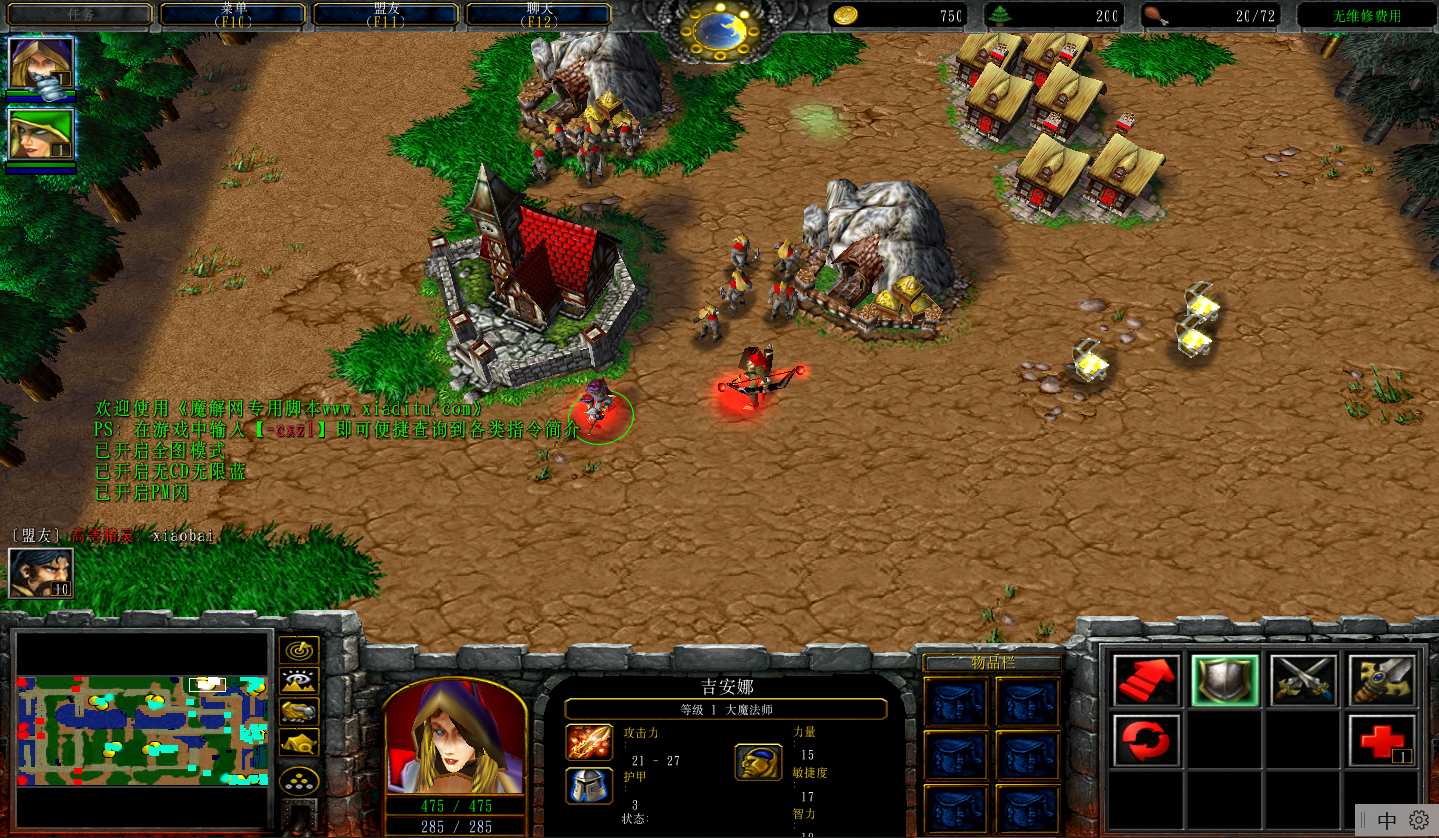
Task: Toggle the minimap creep camp display button
Action: 299,742
